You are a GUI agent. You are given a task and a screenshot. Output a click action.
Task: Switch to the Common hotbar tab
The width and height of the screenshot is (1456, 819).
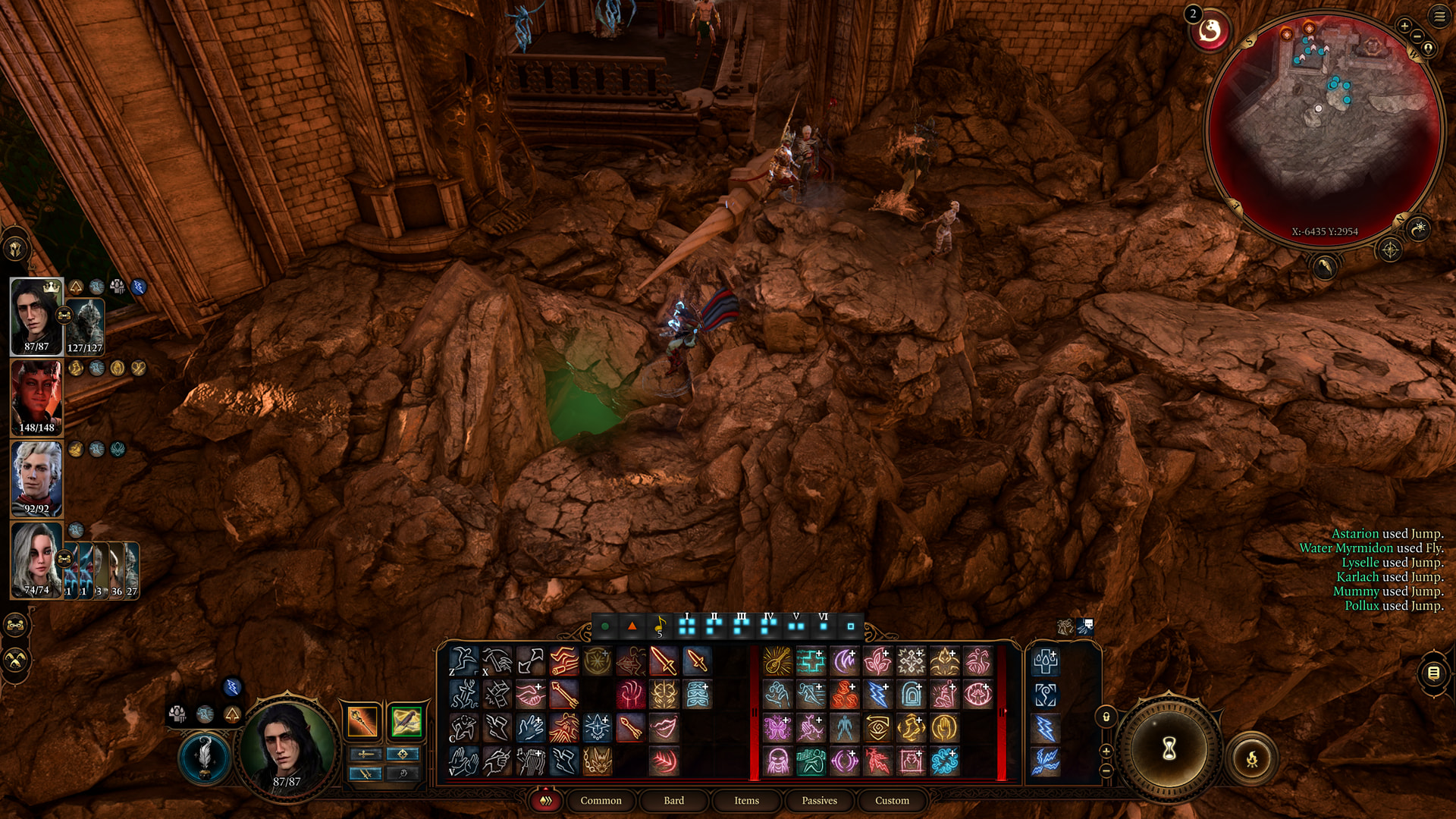pos(601,801)
